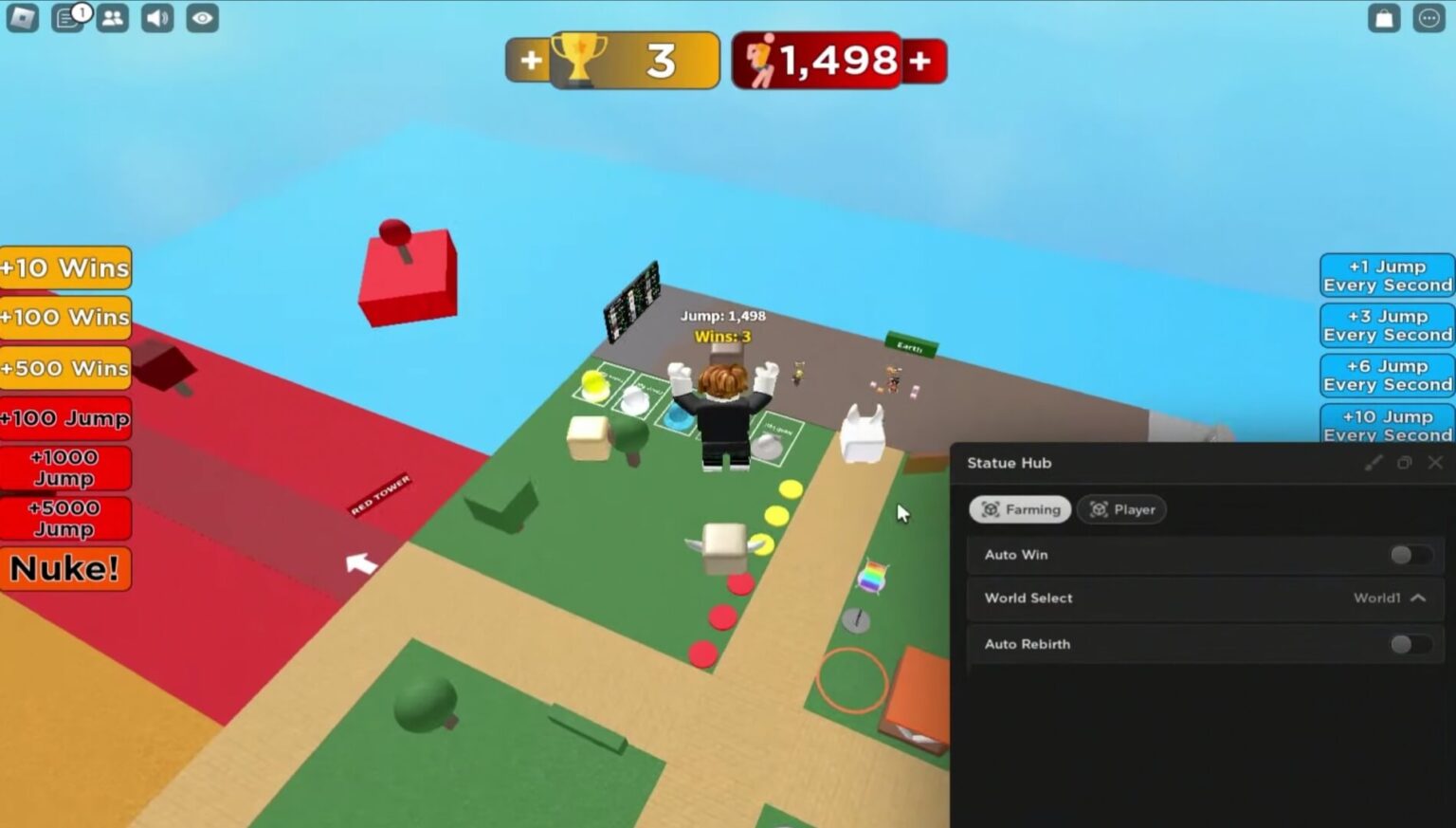Viewport: 1456px width, 828px height.
Task: Open chat with the notification badge
Action: click(67, 17)
